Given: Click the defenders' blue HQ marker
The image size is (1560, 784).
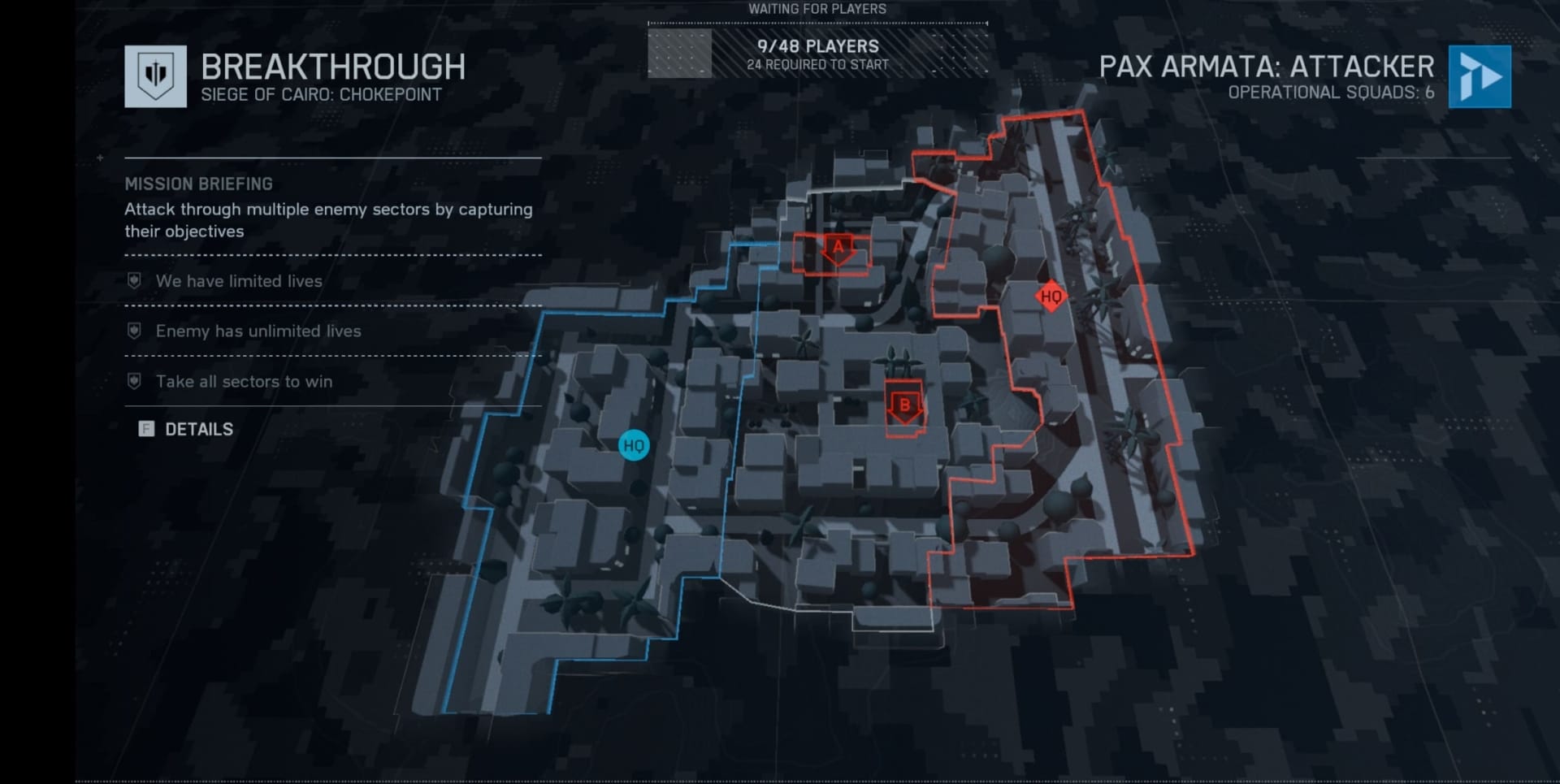Looking at the screenshot, I should (x=635, y=445).
